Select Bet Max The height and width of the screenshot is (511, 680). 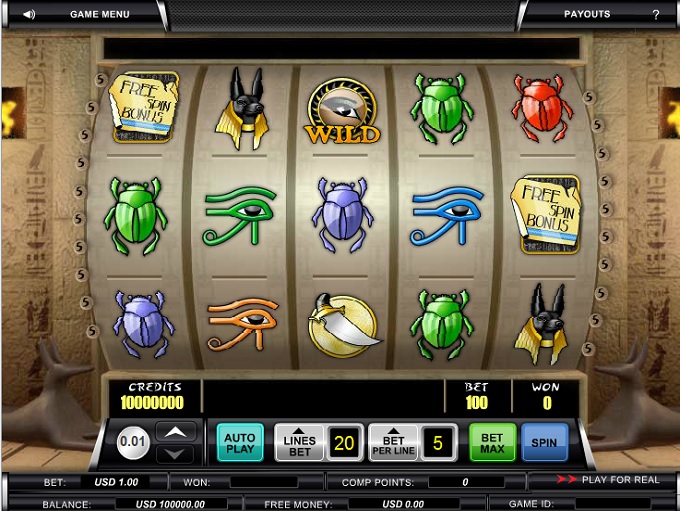click(x=493, y=441)
